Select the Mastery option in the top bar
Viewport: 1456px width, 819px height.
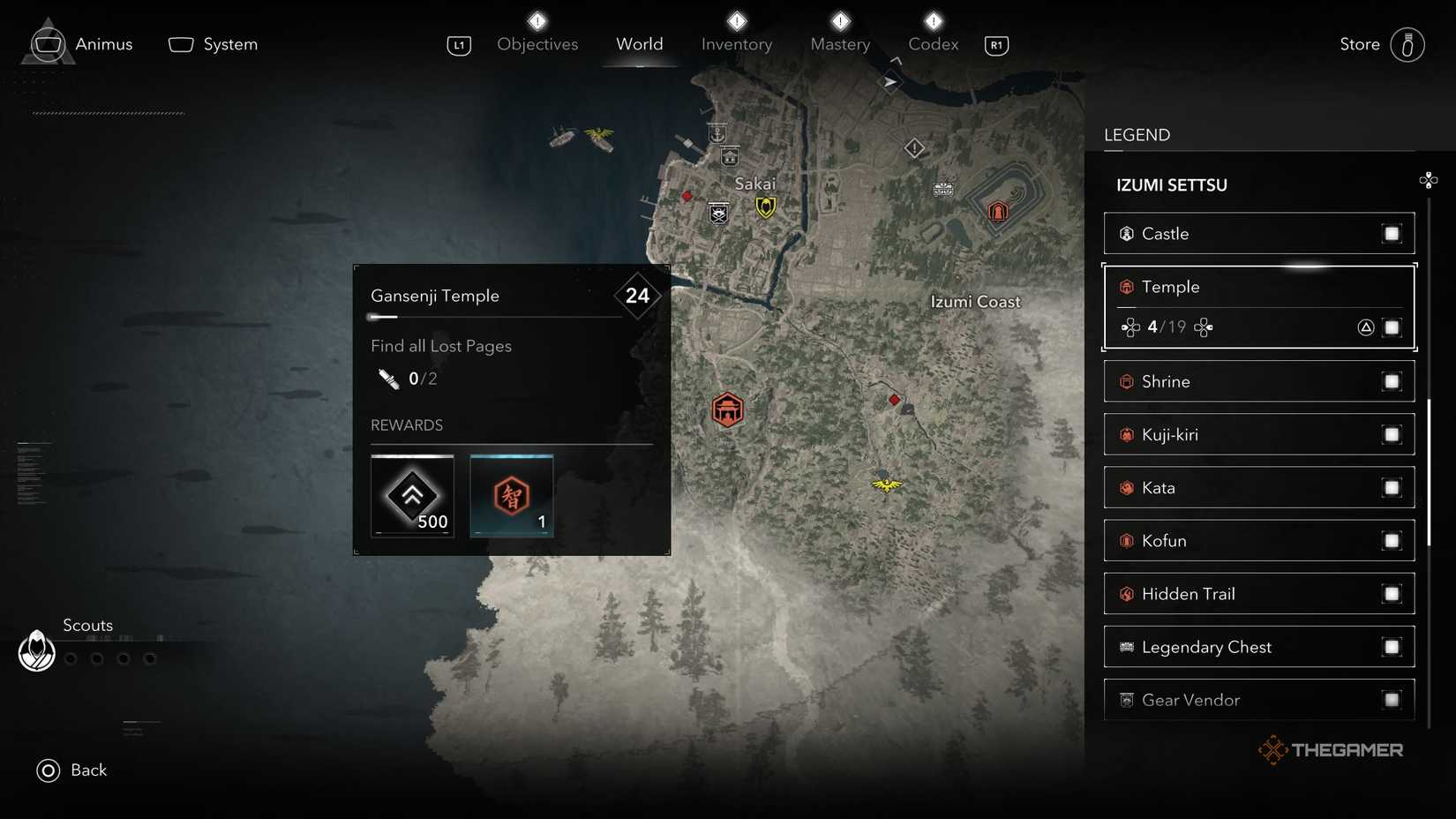(839, 44)
